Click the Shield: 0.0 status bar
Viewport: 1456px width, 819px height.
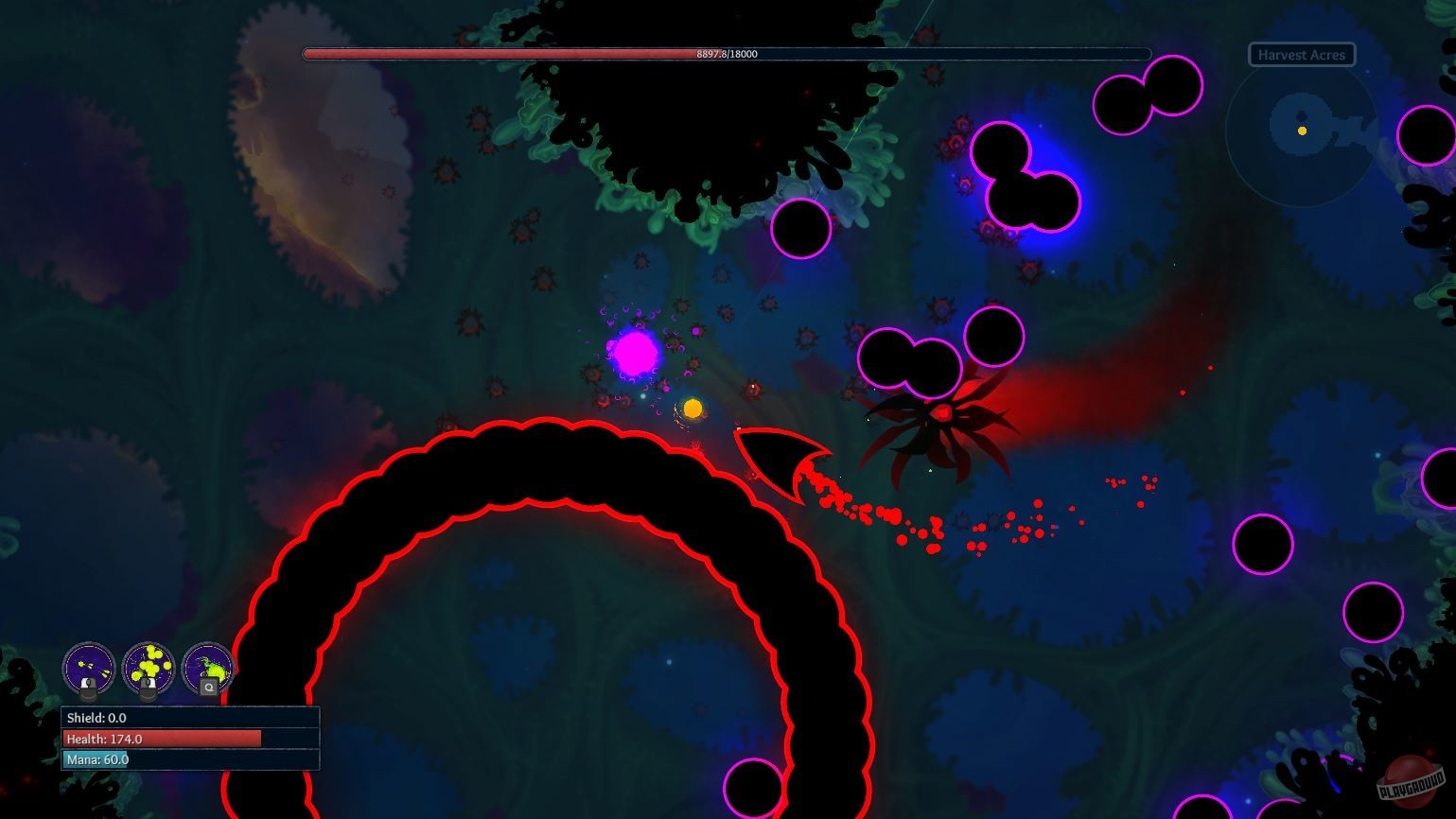[x=189, y=718]
